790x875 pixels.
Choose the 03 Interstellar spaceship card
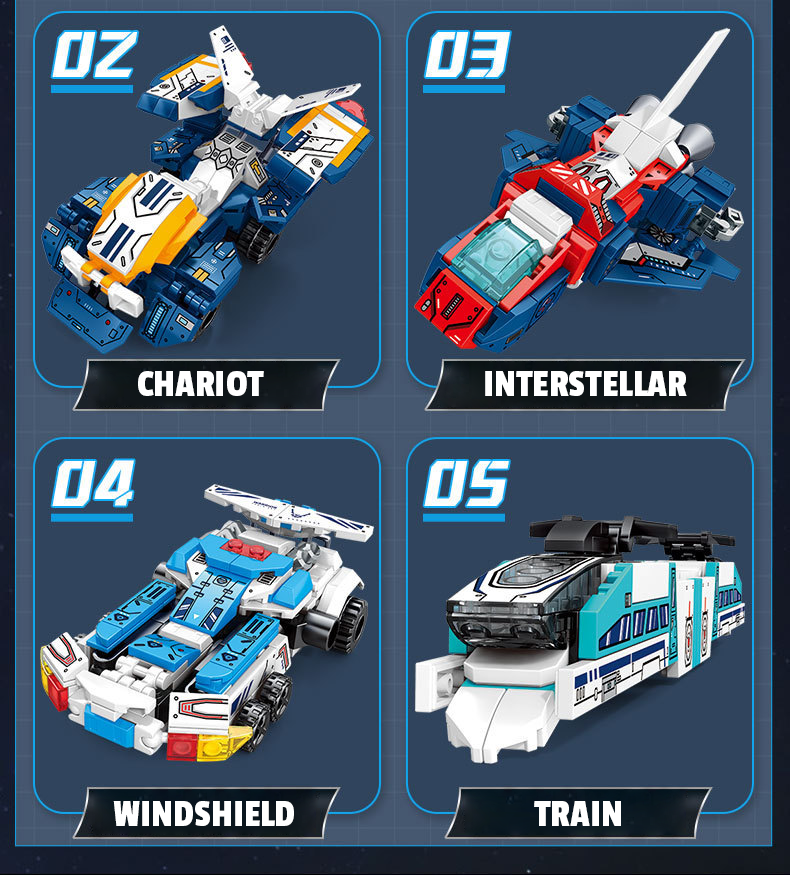[580, 200]
